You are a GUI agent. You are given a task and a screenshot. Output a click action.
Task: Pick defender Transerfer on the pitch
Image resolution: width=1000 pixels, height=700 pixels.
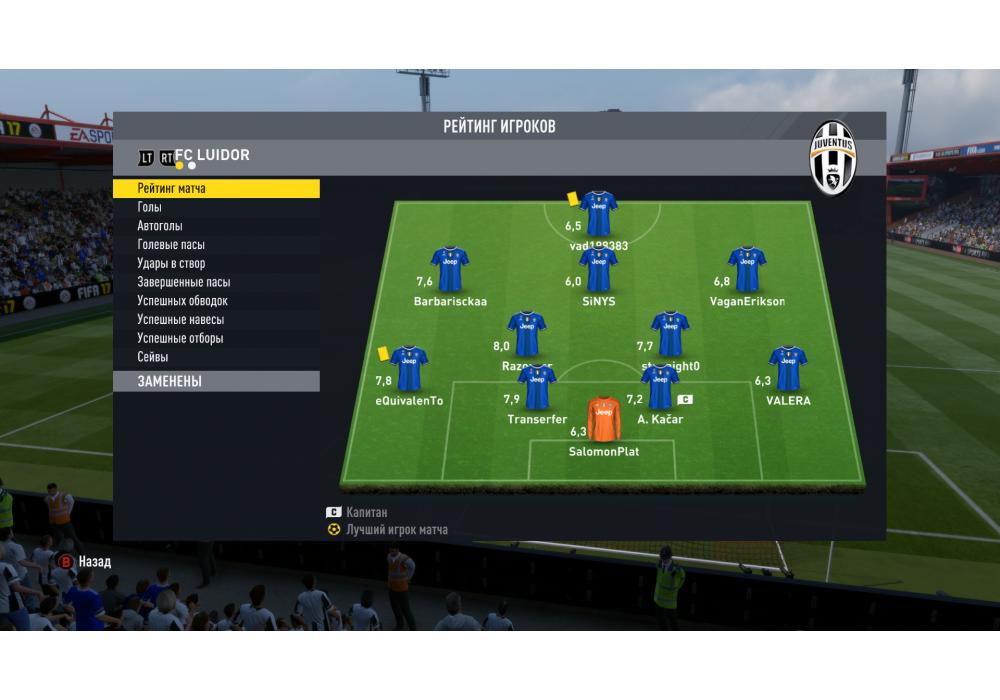coord(537,387)
